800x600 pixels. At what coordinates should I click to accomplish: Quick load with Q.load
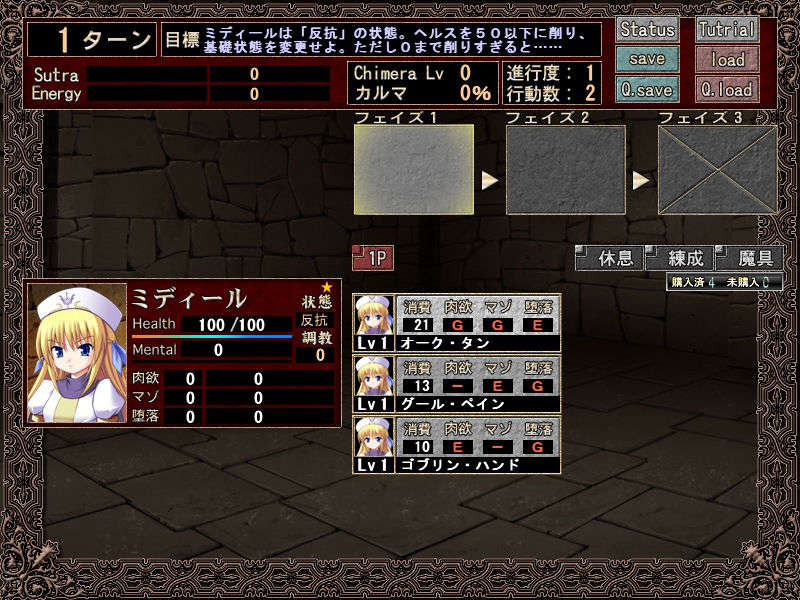tap(727, 89)
